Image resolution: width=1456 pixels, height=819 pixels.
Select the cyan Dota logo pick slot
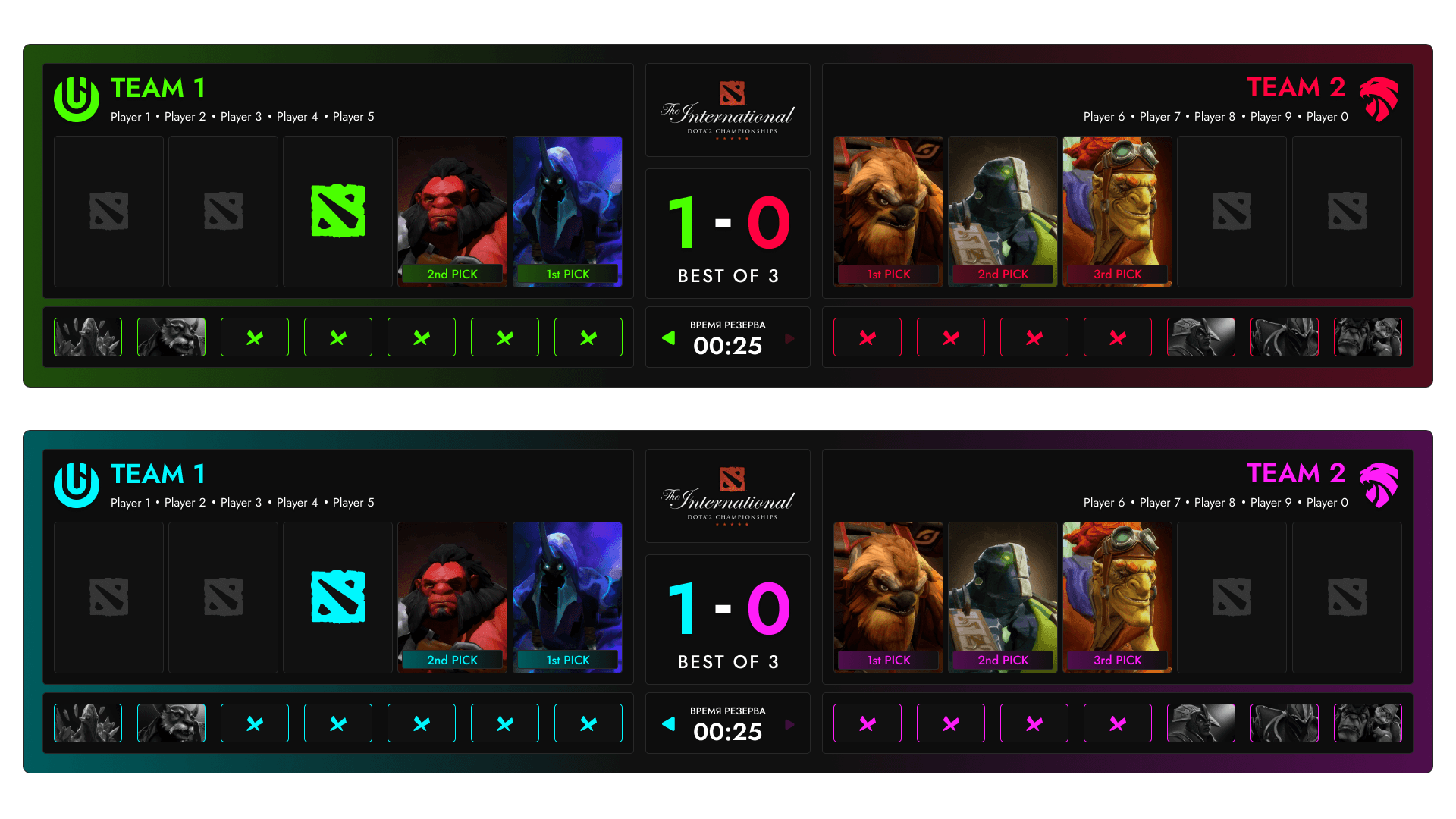pos(337,597)
